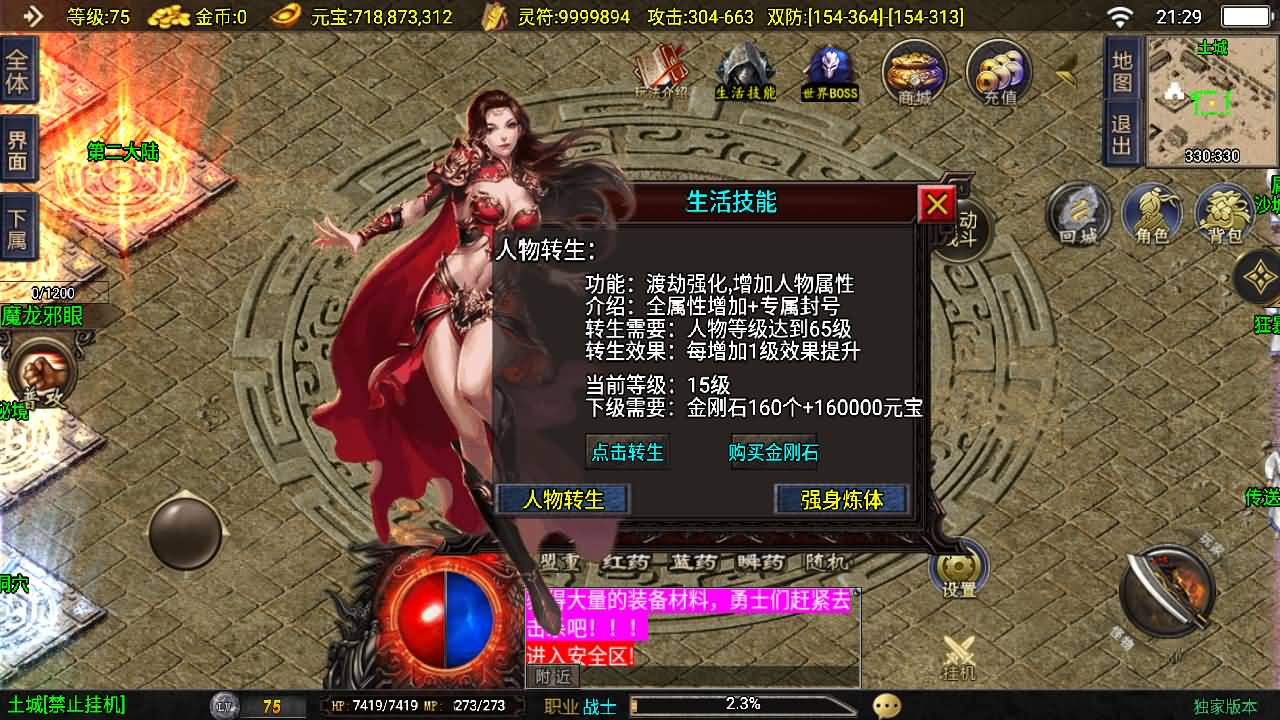Select the 强身炼体 tab in dialog
This screenshot has width=1280, height=720.
[x=842, y=500]
